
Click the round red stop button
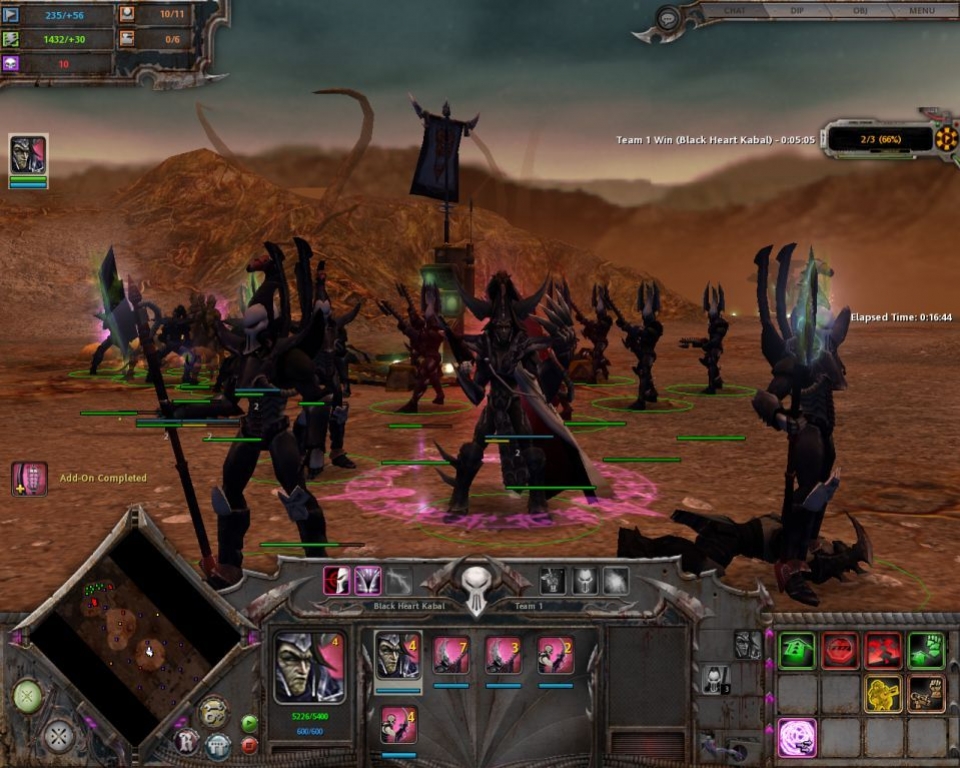(x=249, y=745)
